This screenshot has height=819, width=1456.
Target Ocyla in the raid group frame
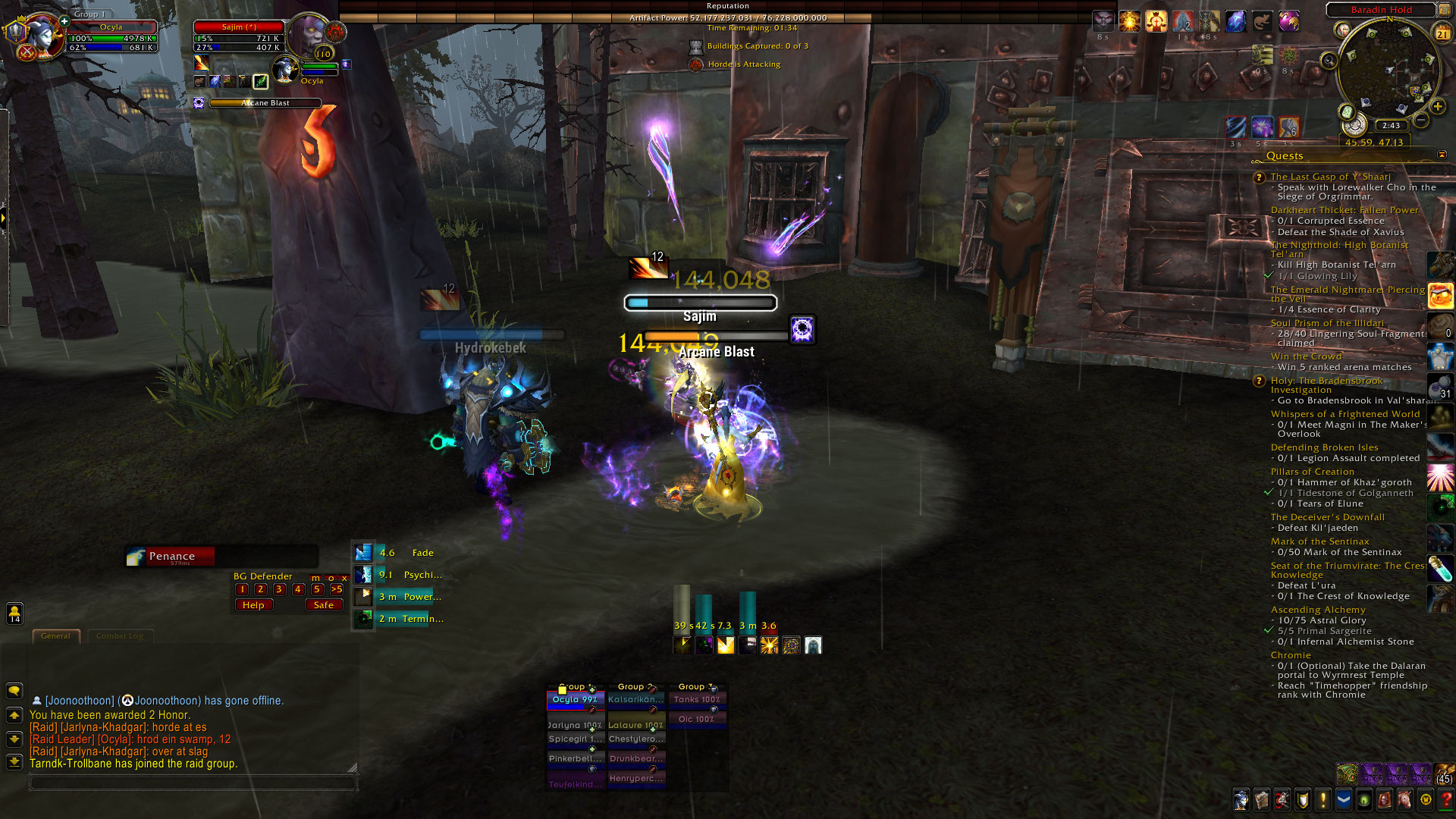575,700
